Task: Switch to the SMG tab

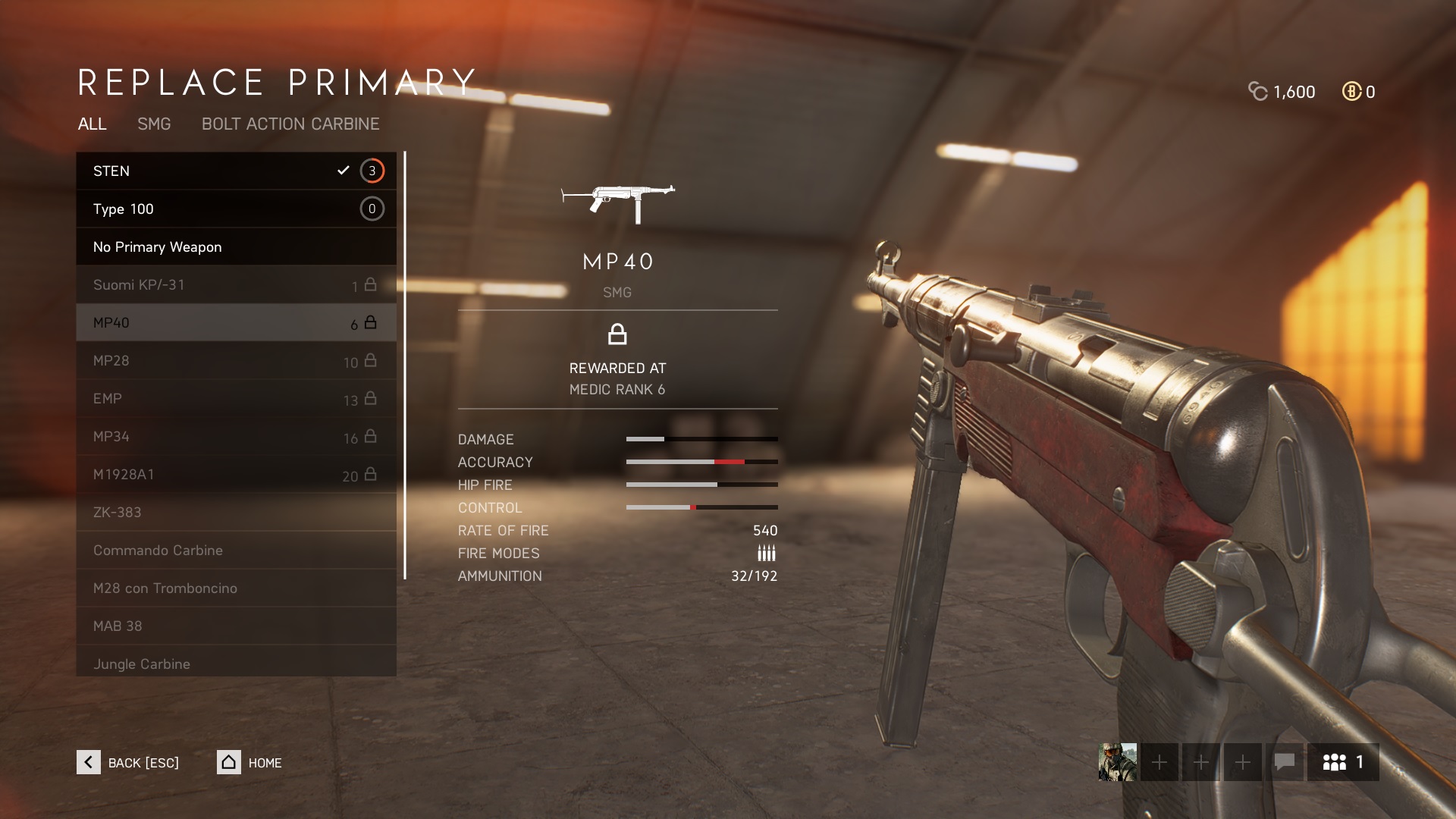Action: point(154,124)
